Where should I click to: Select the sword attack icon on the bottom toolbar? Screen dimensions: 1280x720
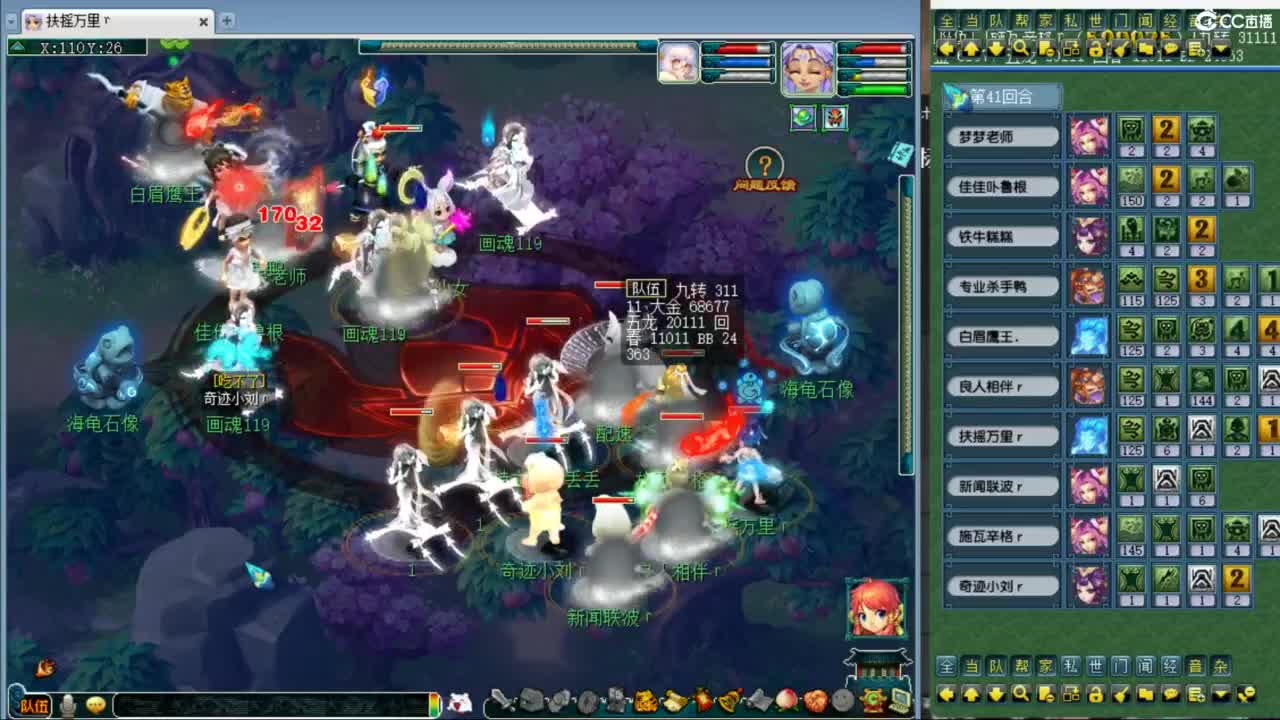point(500,700)
